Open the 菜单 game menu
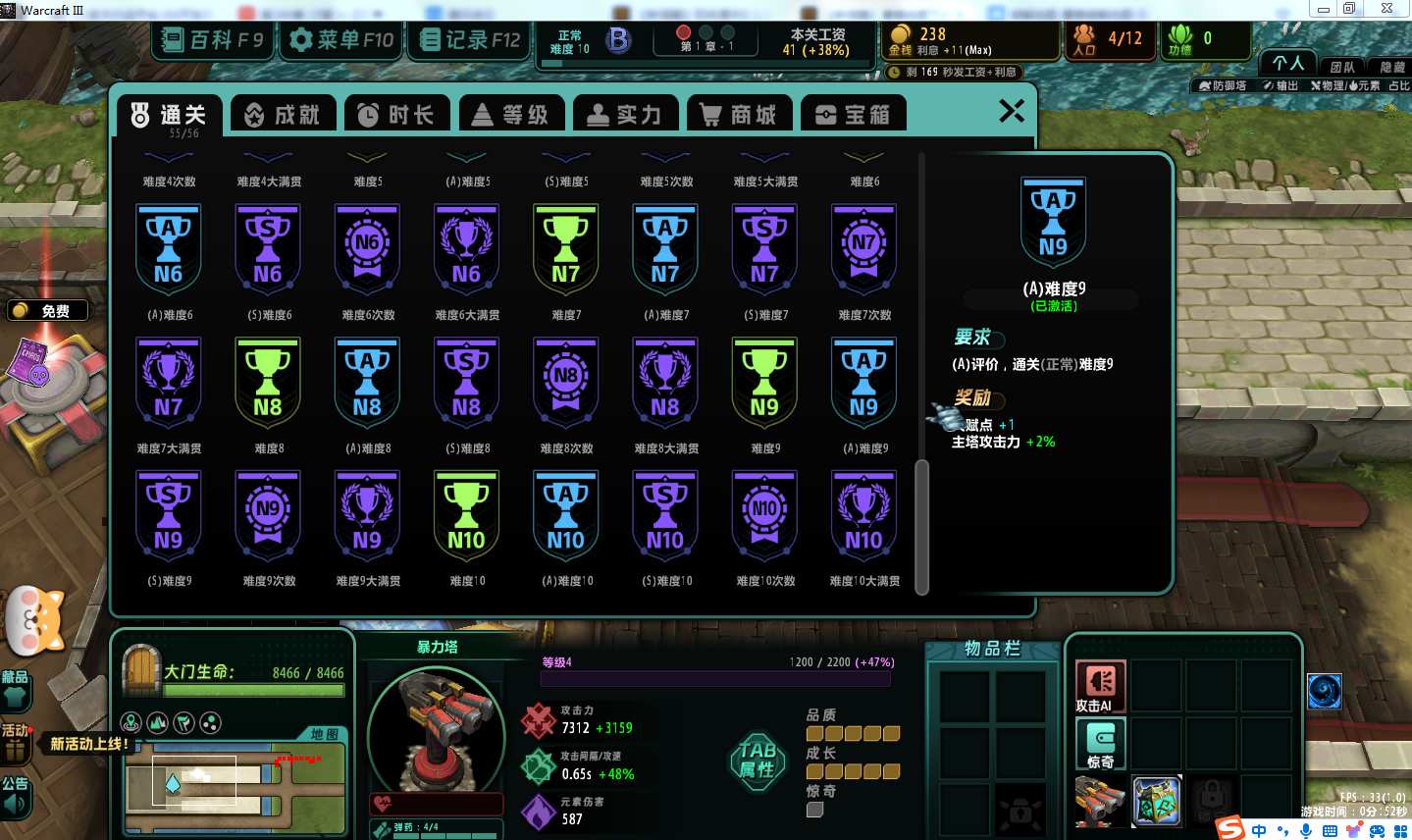The width and height of the screenshot is (1412, 840). point(340,40)
